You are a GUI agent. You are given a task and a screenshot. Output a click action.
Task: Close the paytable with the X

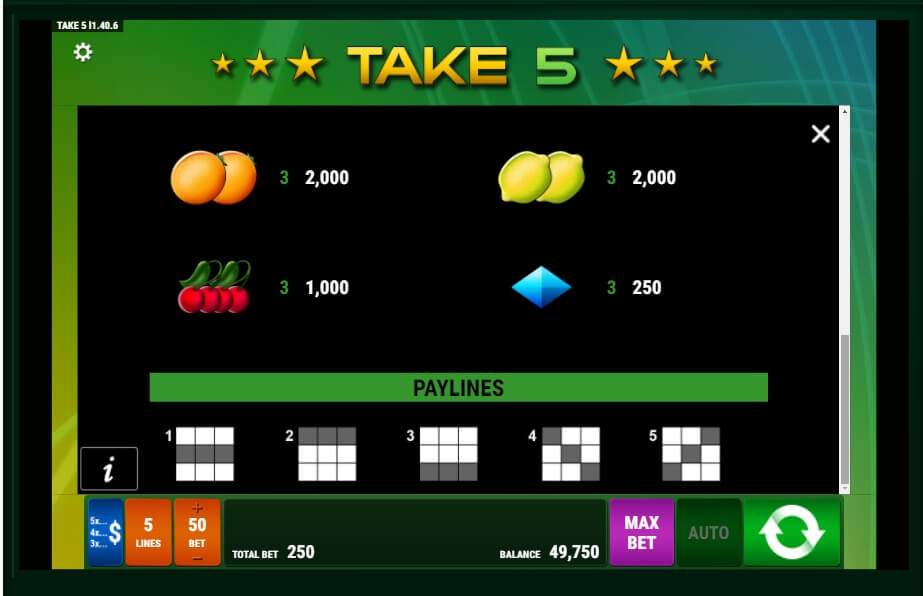coord(820,134)
